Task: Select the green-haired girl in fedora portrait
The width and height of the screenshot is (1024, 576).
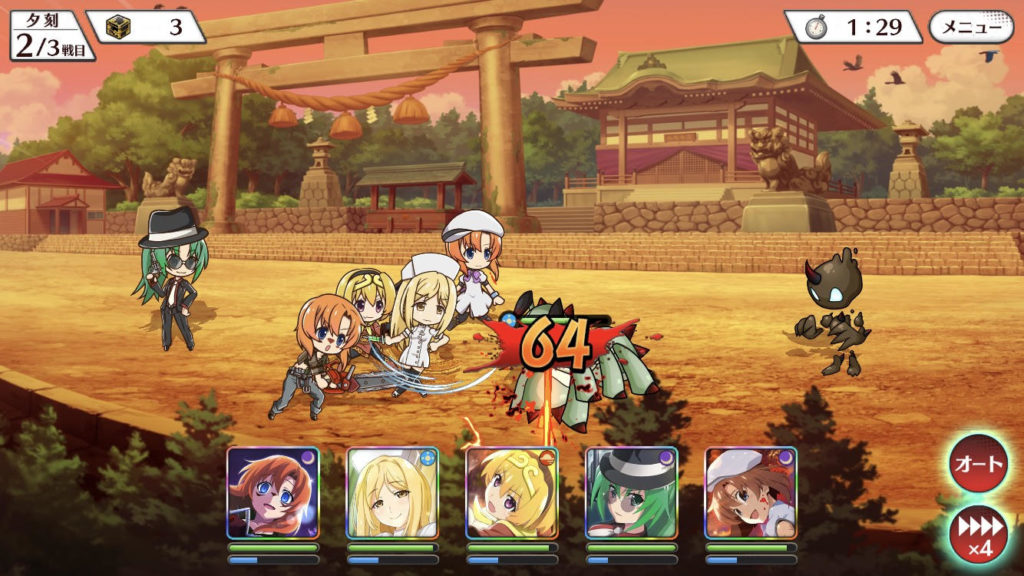Action: [x=631, y=493]
